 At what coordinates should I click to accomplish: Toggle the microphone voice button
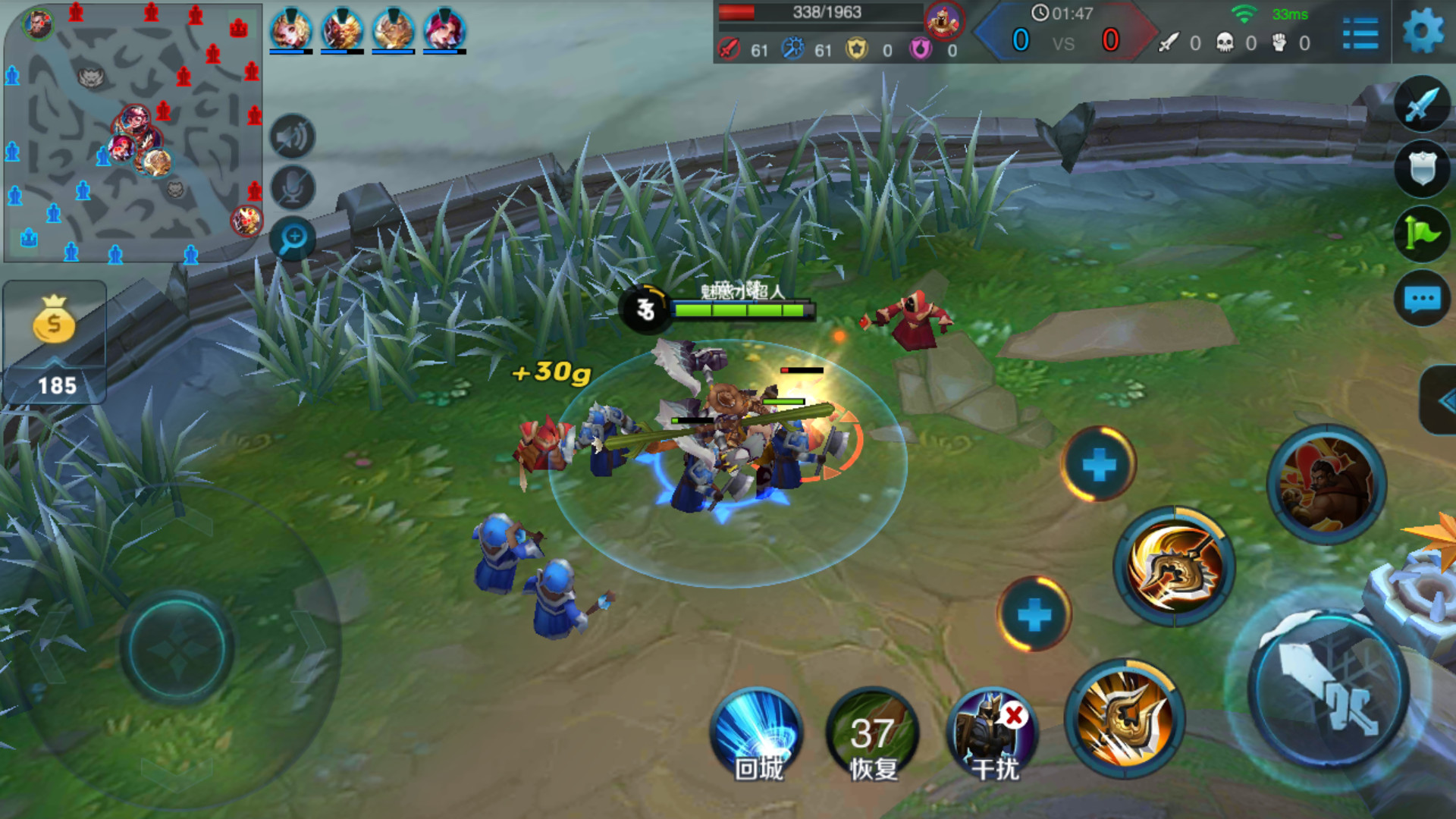click(292, 188)
